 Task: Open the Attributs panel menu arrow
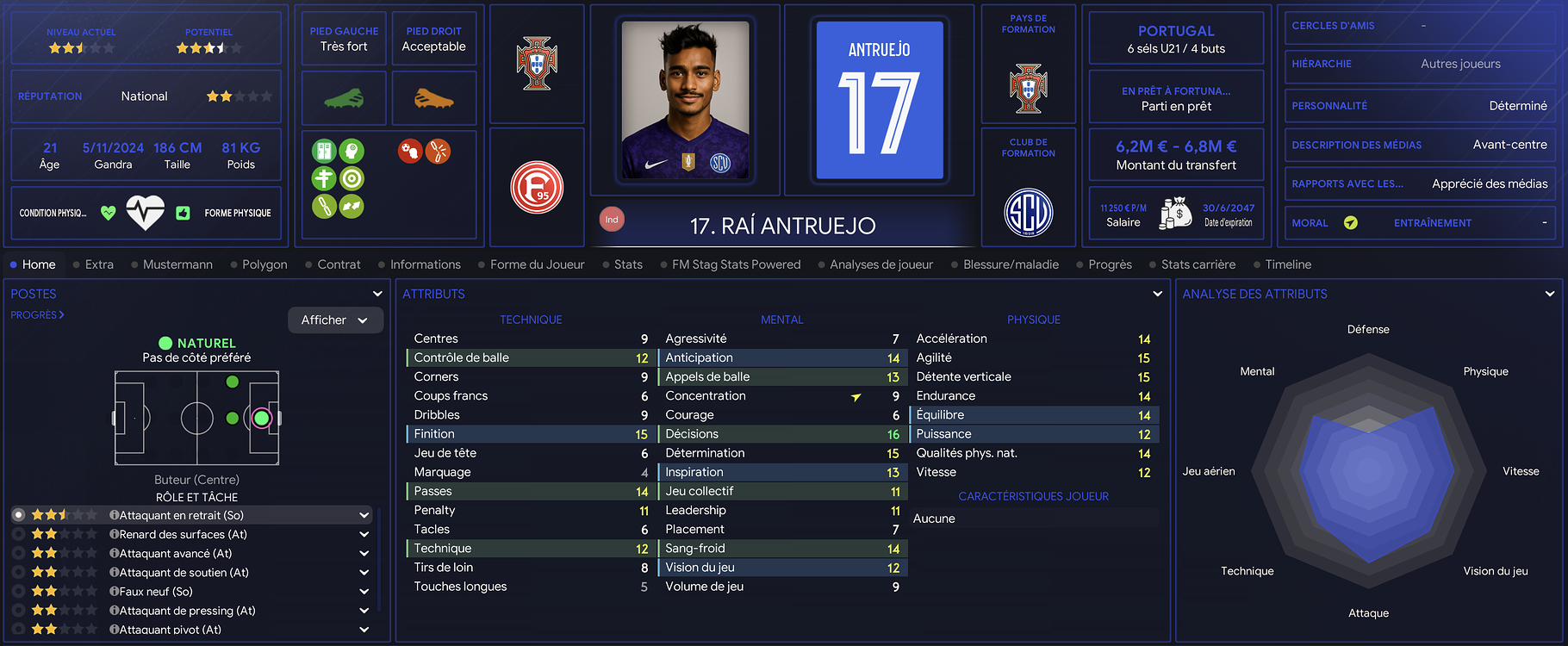click(x=1157, y=294)
